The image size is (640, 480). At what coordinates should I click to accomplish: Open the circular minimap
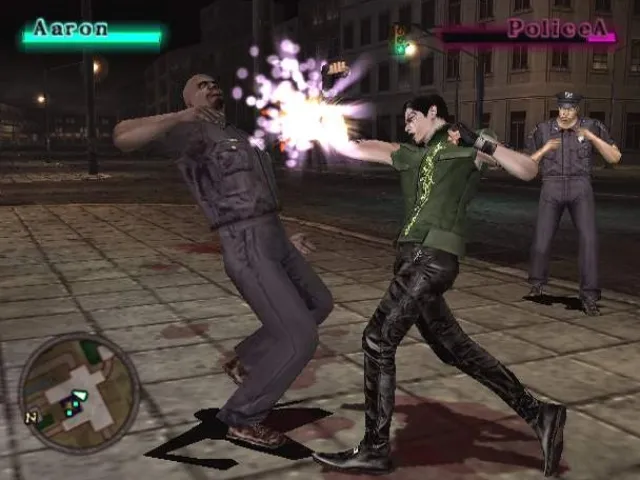[x=79, y=393]
